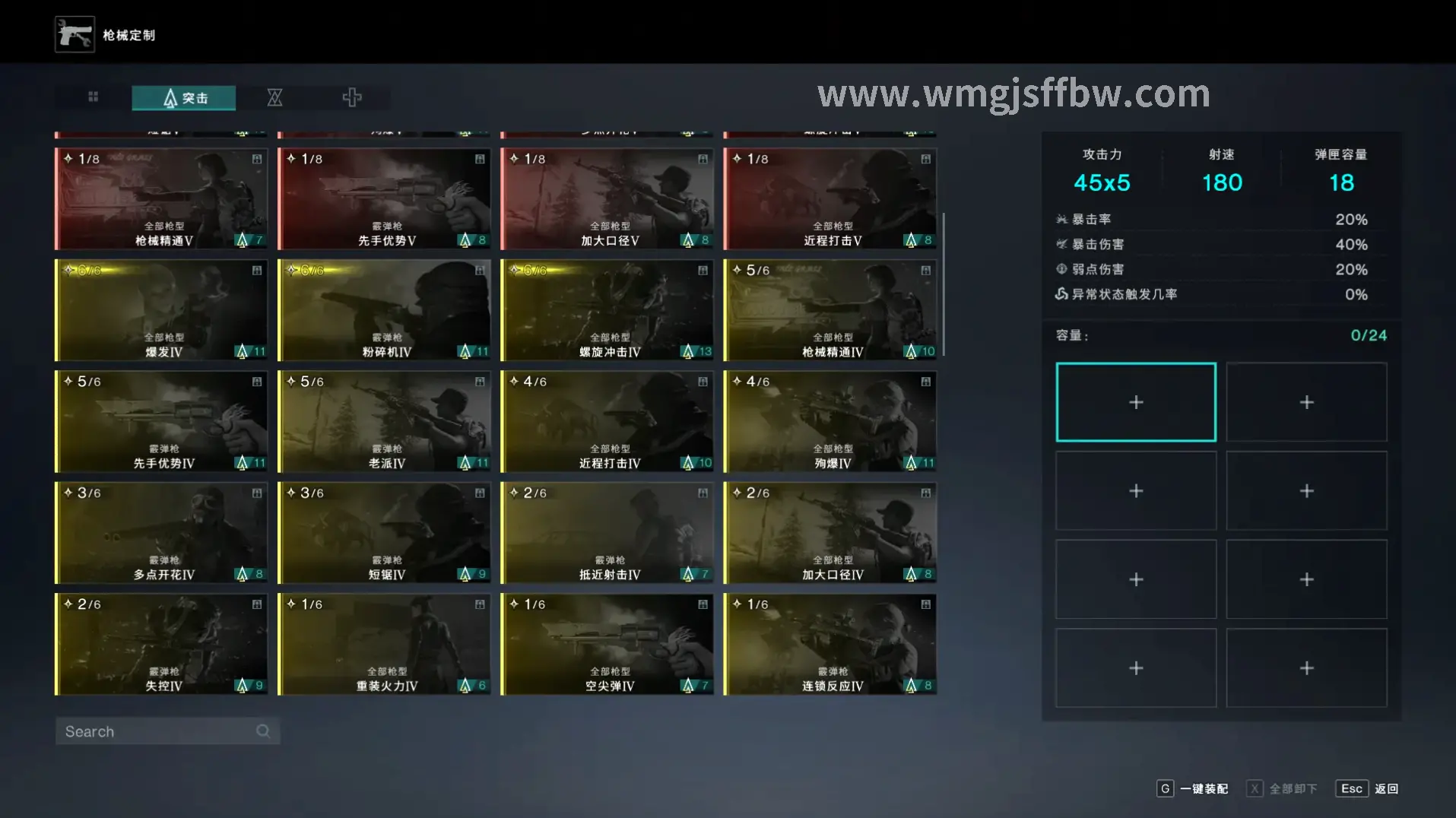
Task: Pick the 螺旋冲击IV mod card
Action: click(x=607, y=310)
